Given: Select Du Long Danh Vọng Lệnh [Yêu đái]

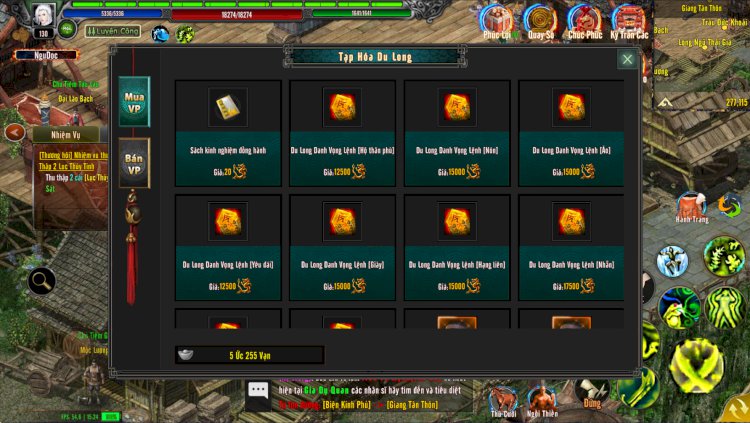Looking at the screenshot, I should [228, 246].
